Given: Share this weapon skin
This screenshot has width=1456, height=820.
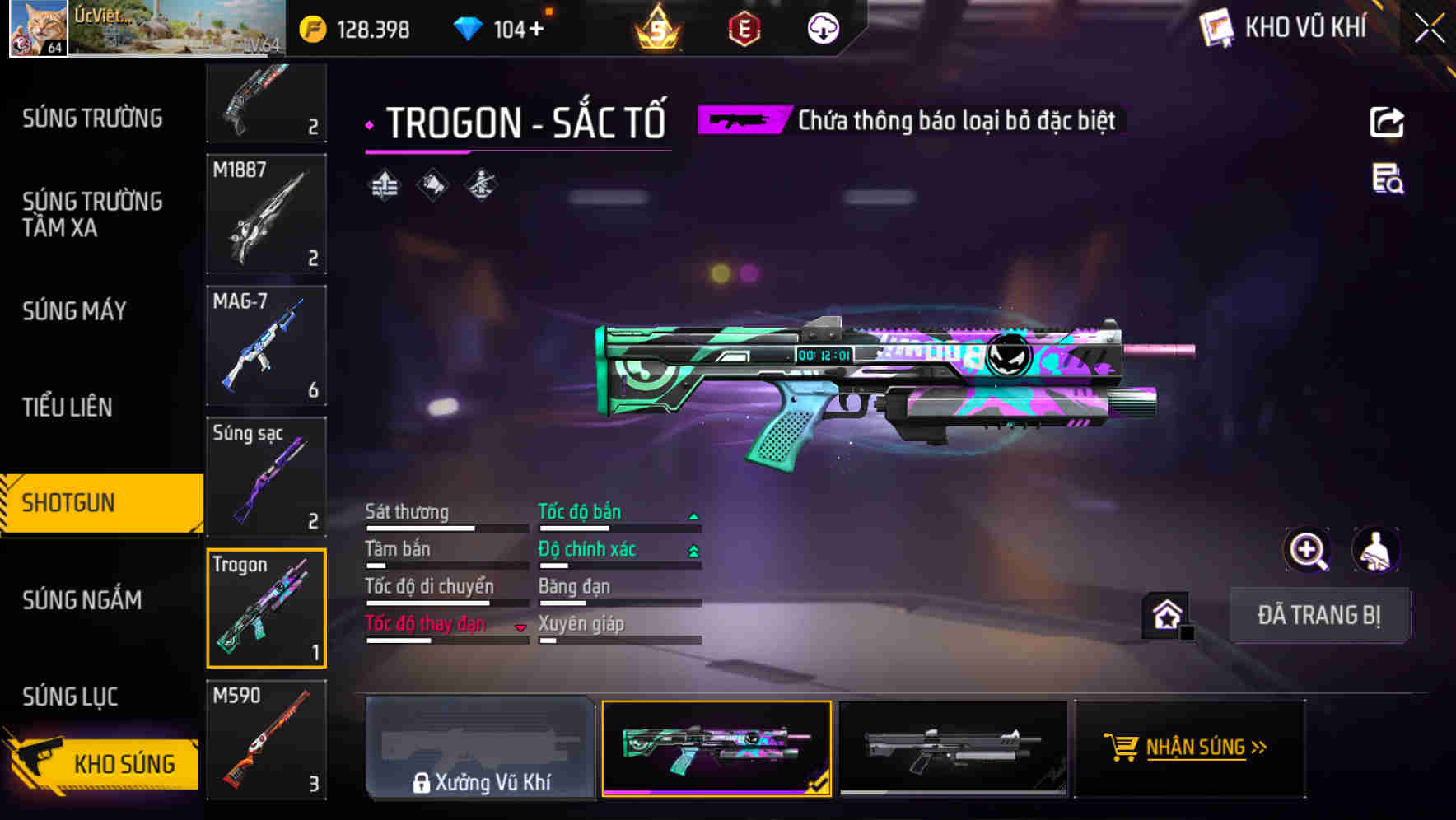Looking at the screenshot, I should pyautogui.click(x=1387, y=122).
